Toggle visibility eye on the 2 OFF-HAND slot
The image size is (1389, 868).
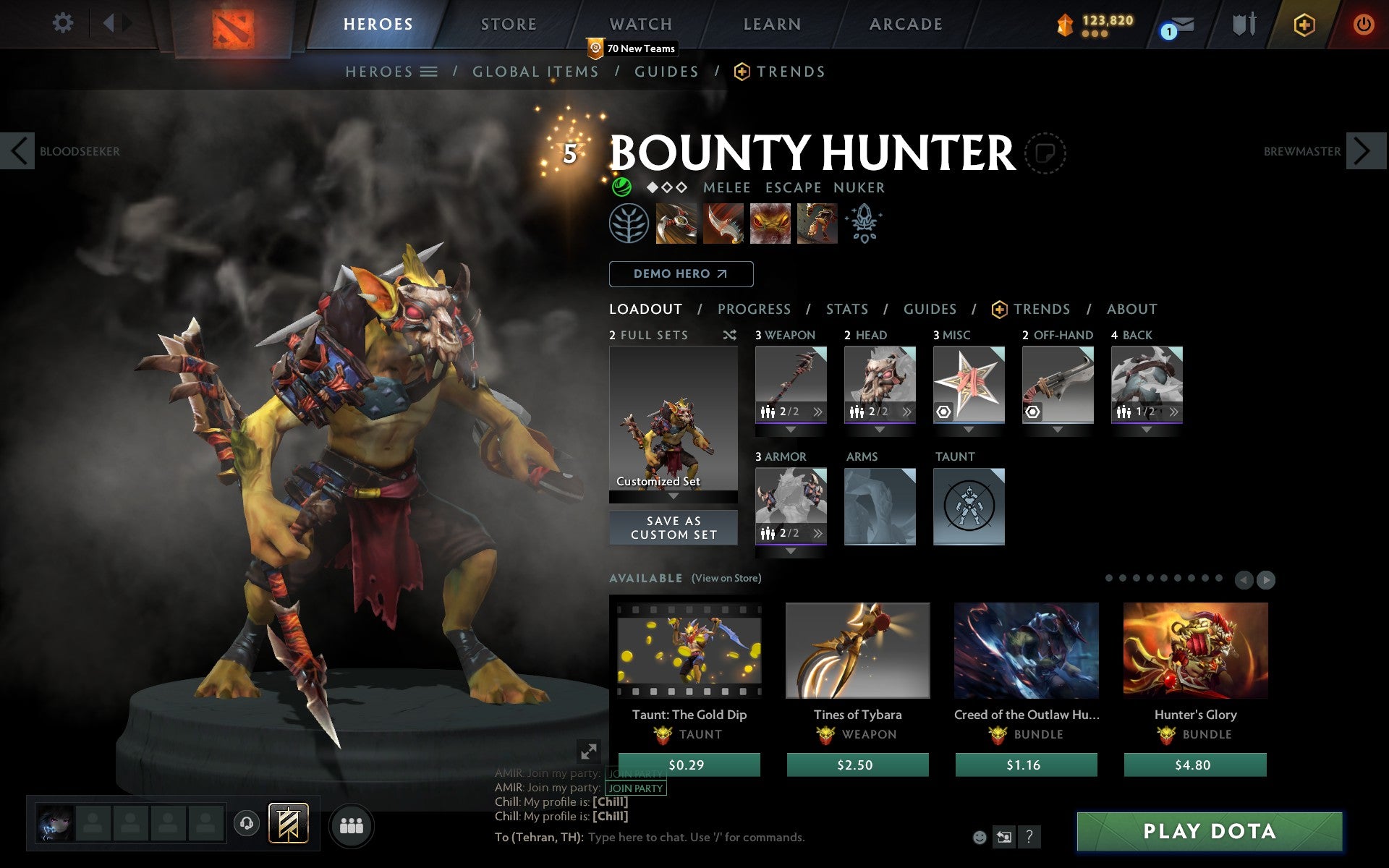point(1032,412)
